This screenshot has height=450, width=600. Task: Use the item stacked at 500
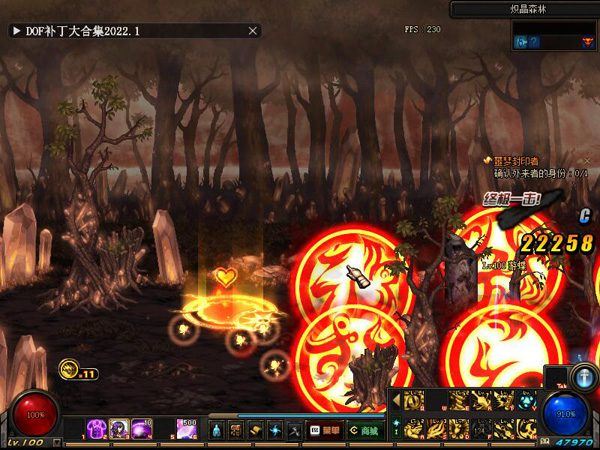click(x=186, y=428)
